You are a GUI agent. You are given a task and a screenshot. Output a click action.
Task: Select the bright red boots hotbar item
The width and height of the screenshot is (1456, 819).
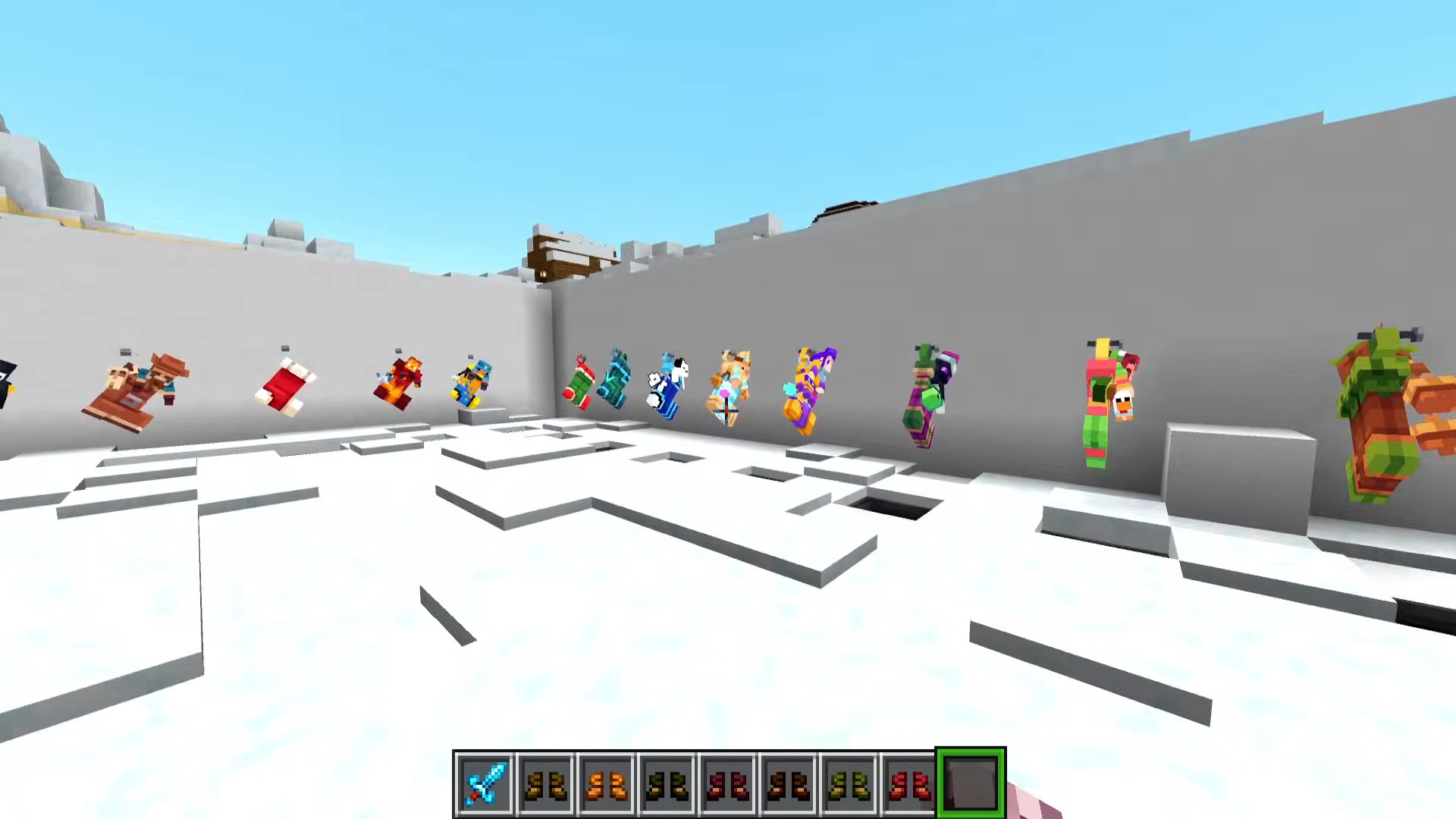[x=910, y=782]
